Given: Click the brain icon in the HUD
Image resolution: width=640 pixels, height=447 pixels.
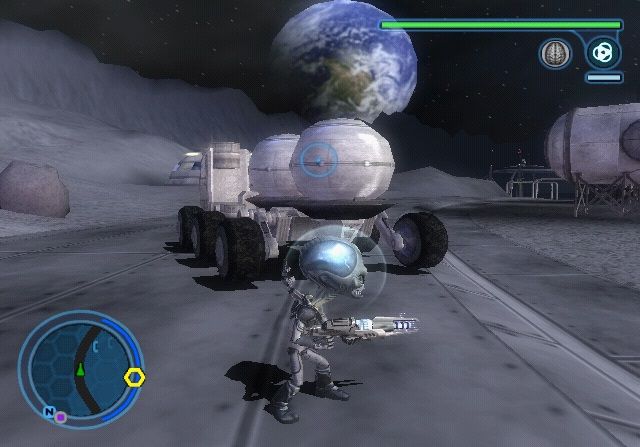Looking at the screenshot, I should pyautogui.click(x=553, y=53).
